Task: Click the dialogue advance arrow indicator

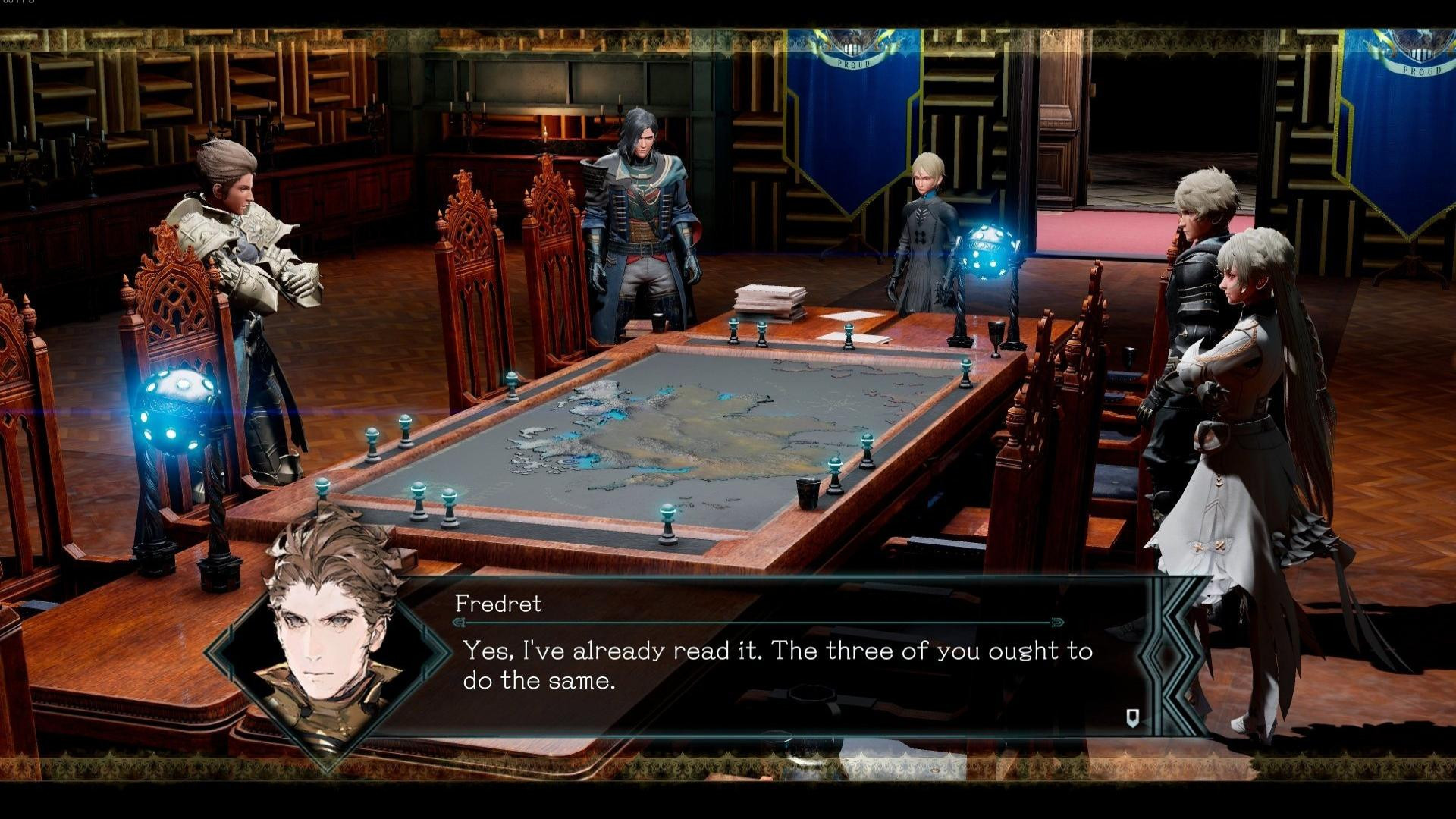Action: [1132, 717]
